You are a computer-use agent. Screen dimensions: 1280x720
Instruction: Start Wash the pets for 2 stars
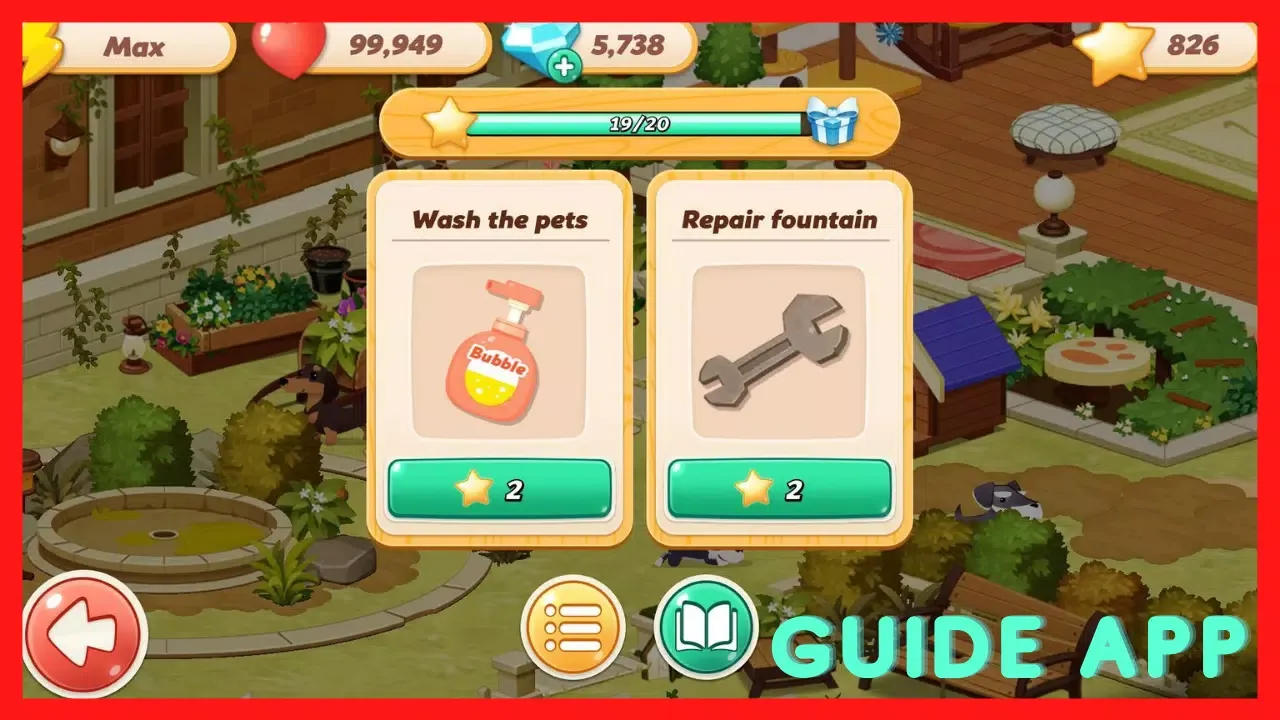click(x=498, y=489)
